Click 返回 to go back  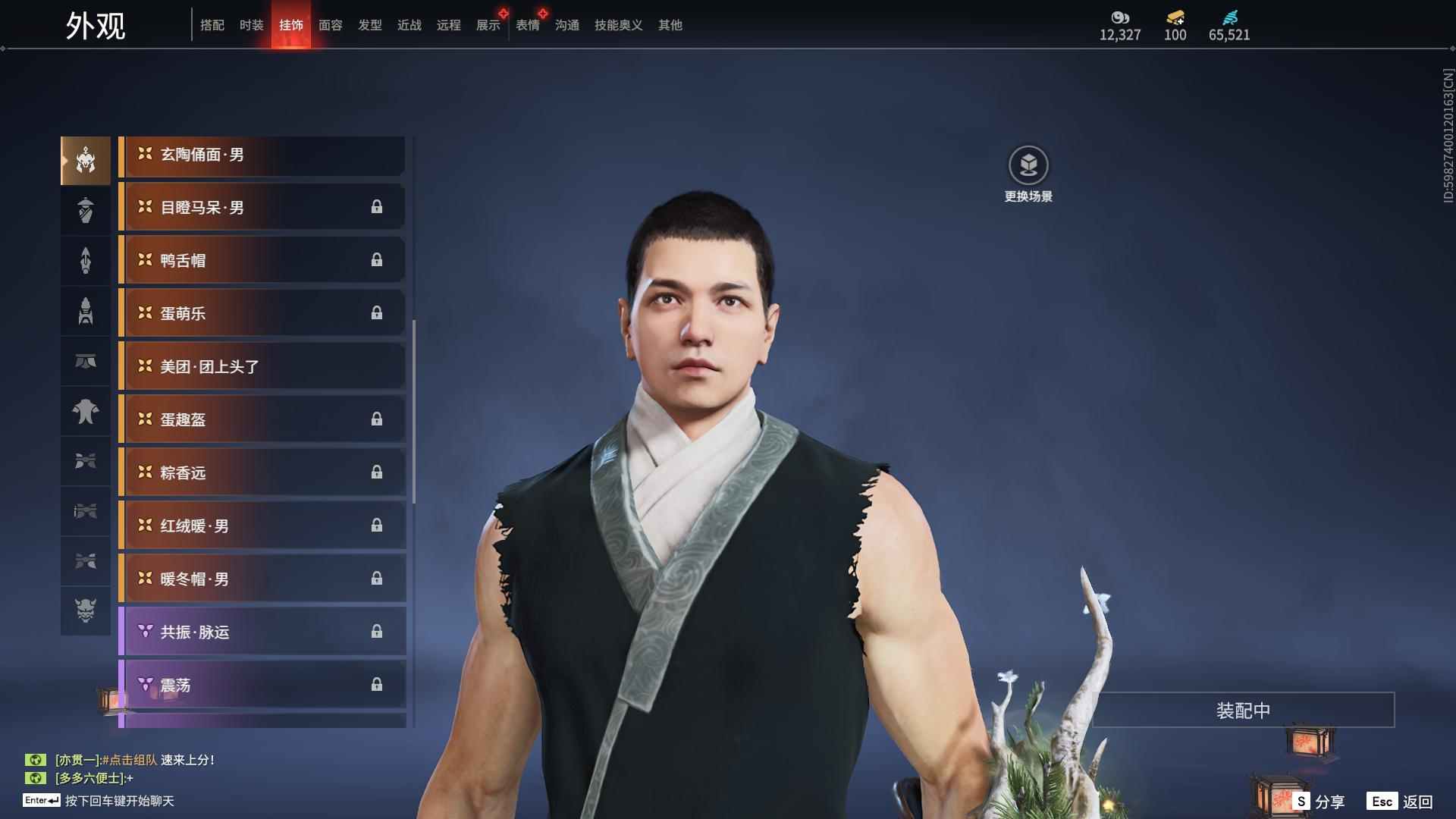[1400, 802]
